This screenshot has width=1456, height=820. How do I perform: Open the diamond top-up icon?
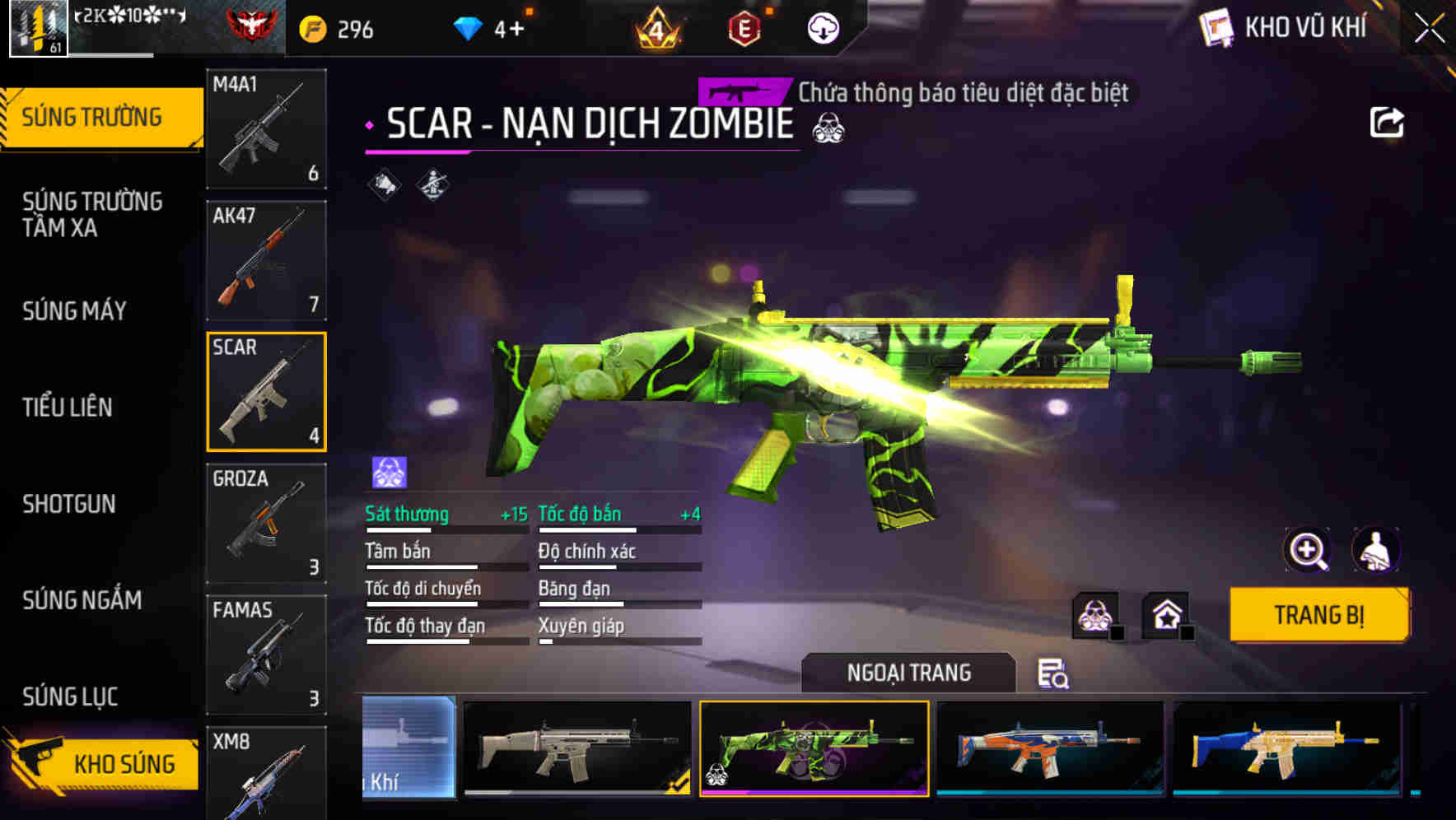466,27
